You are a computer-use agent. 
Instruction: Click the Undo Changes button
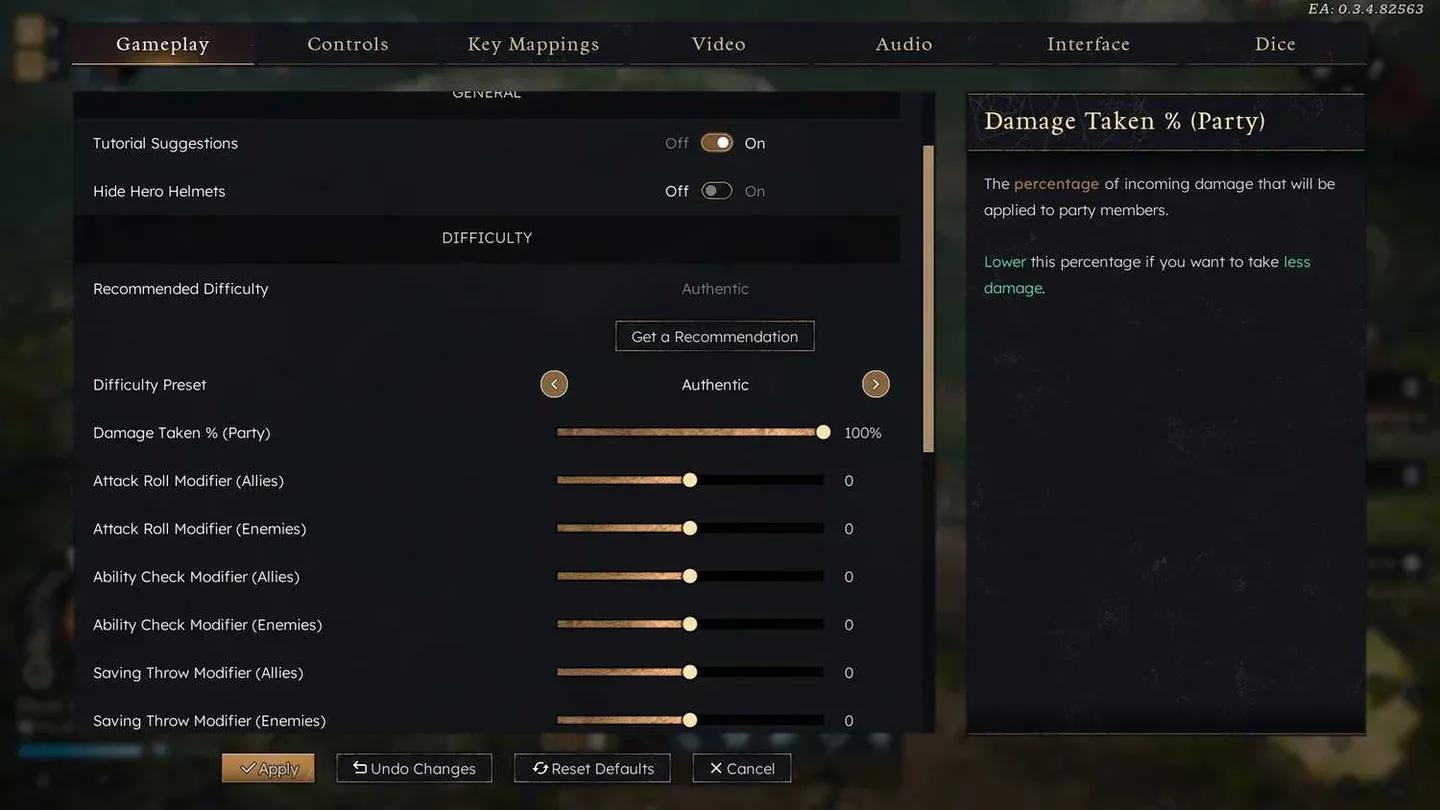pos(414,768)
